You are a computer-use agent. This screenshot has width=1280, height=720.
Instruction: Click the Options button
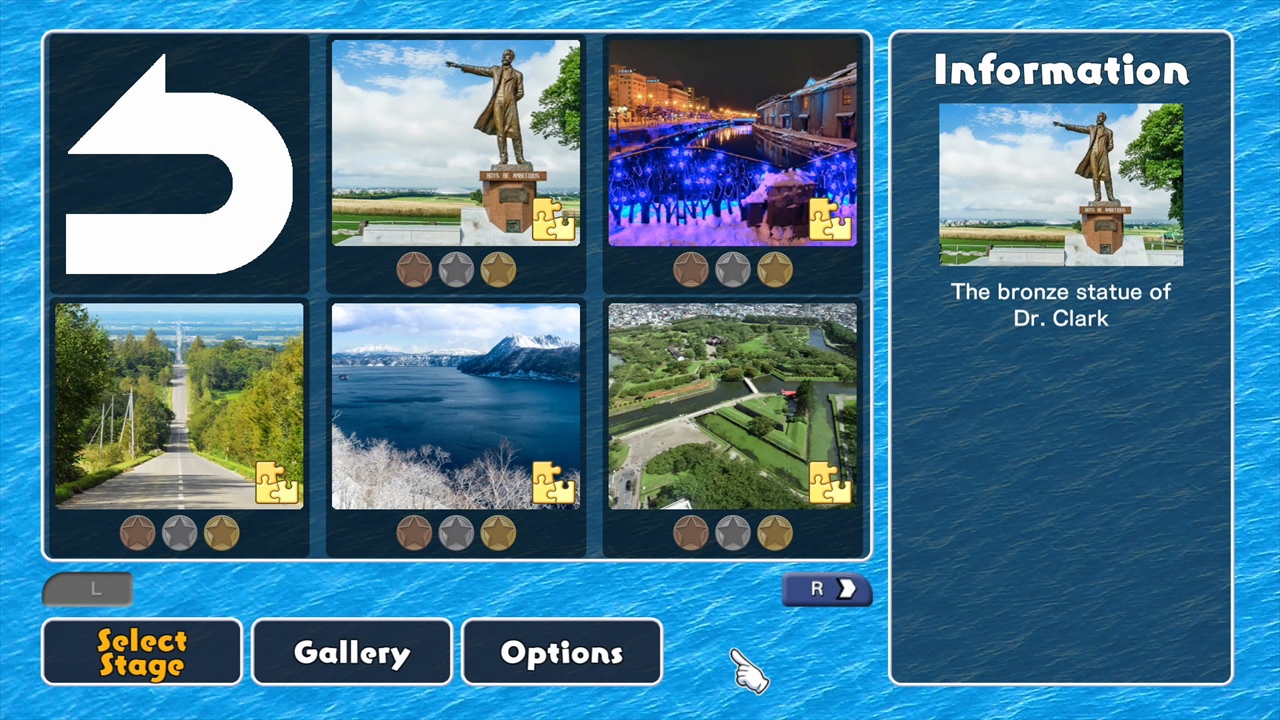[x=561, y=652]
